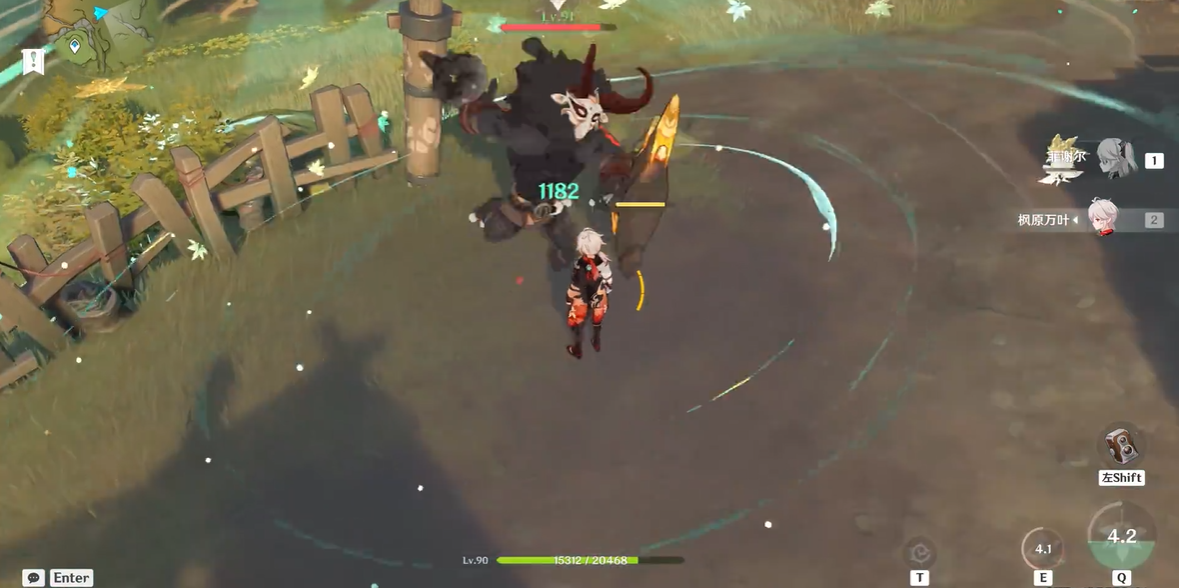Open the quest banner with exclamation mark
Image resolution: width=1179 pixels, height=588 pixels.
tap(33, 61)
